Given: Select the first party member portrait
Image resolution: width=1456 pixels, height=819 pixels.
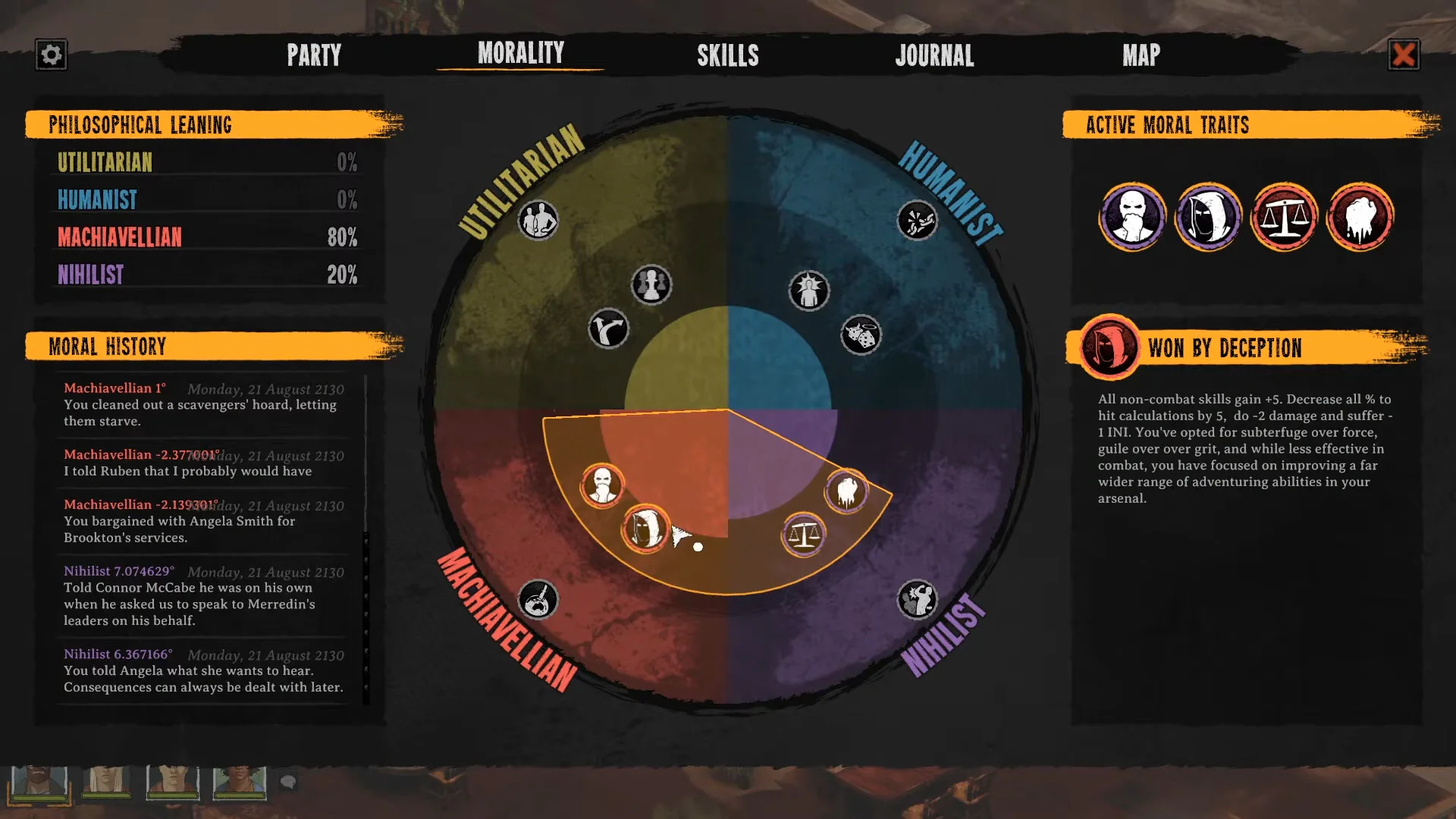Looking at the screenshot, I should [x=39, y=782].
